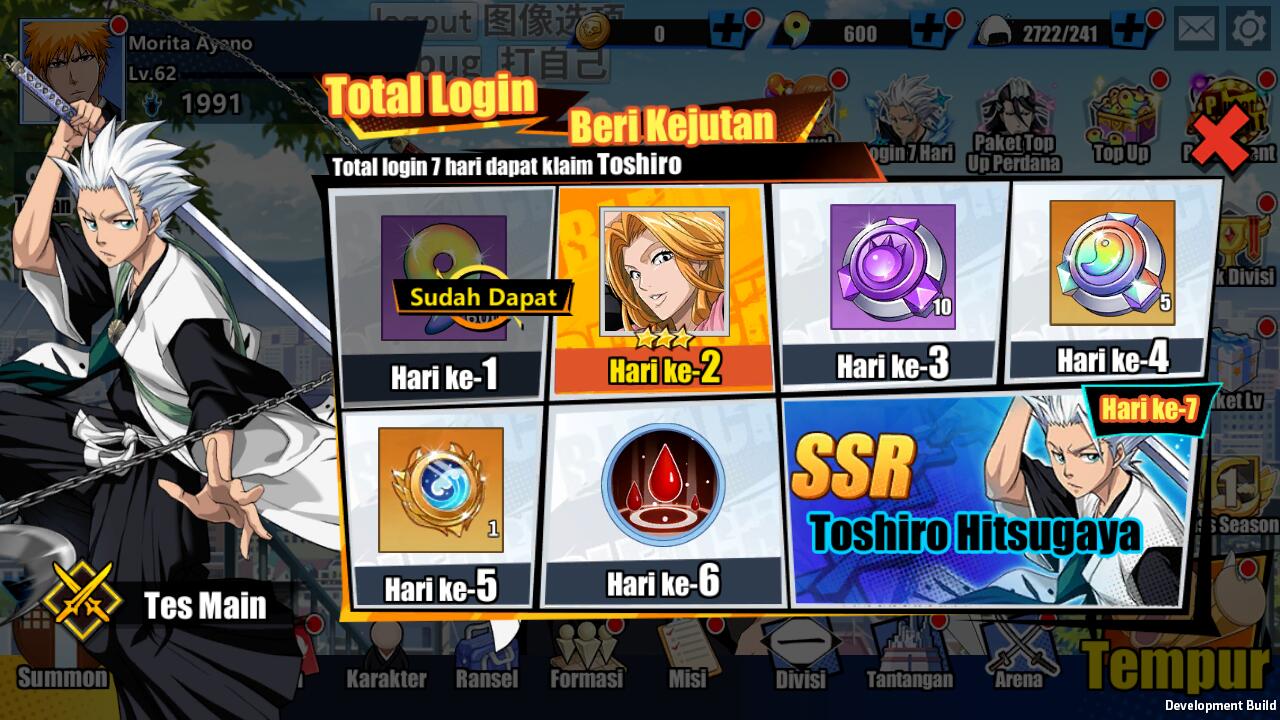Image resolution: width=1280 pixels, height=720 pixels.
Task: Claim the Hari ke-2 character reward
Action: [664, 288]
